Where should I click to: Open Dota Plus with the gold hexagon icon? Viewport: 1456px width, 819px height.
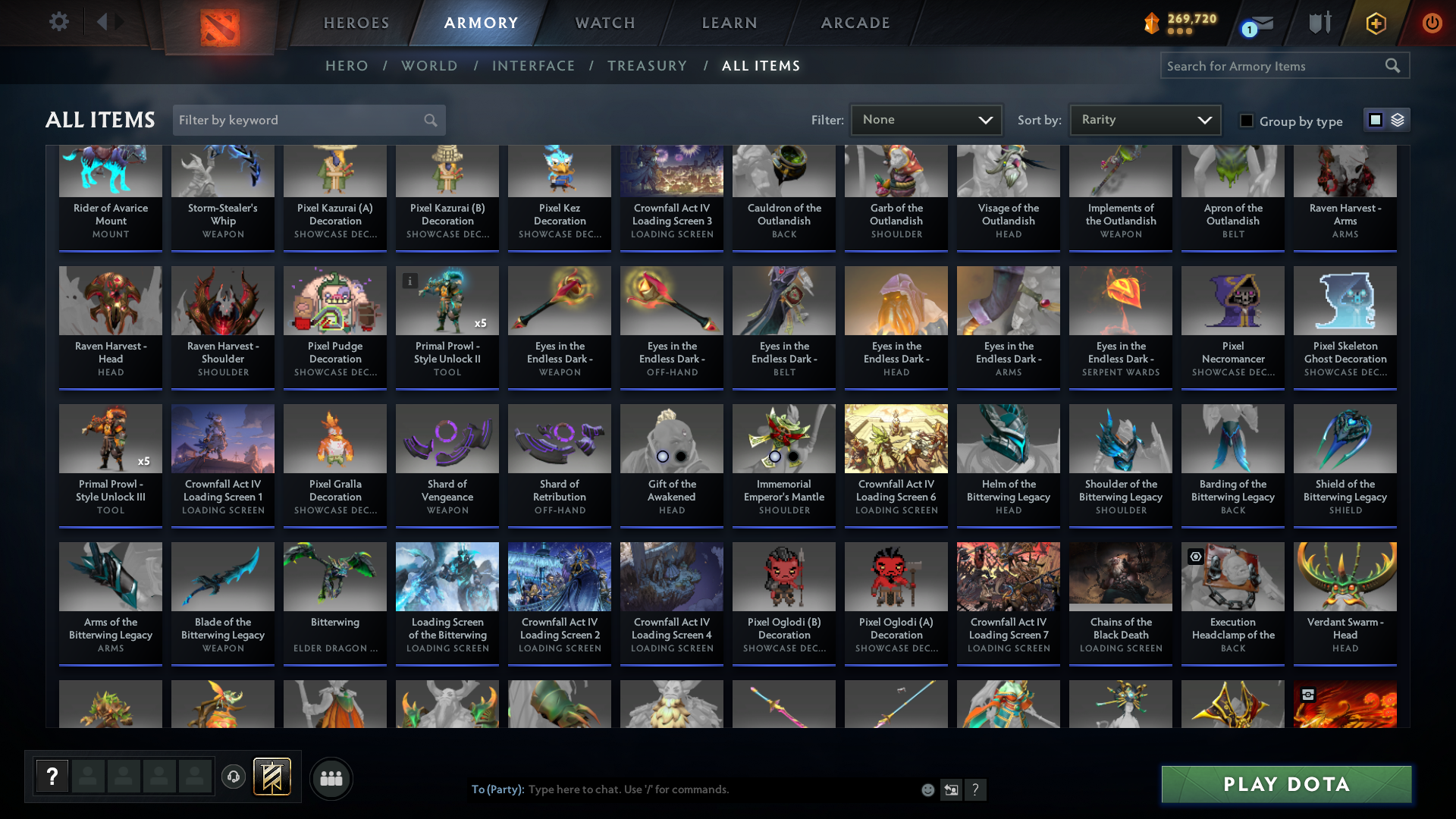coord(1376,23)
